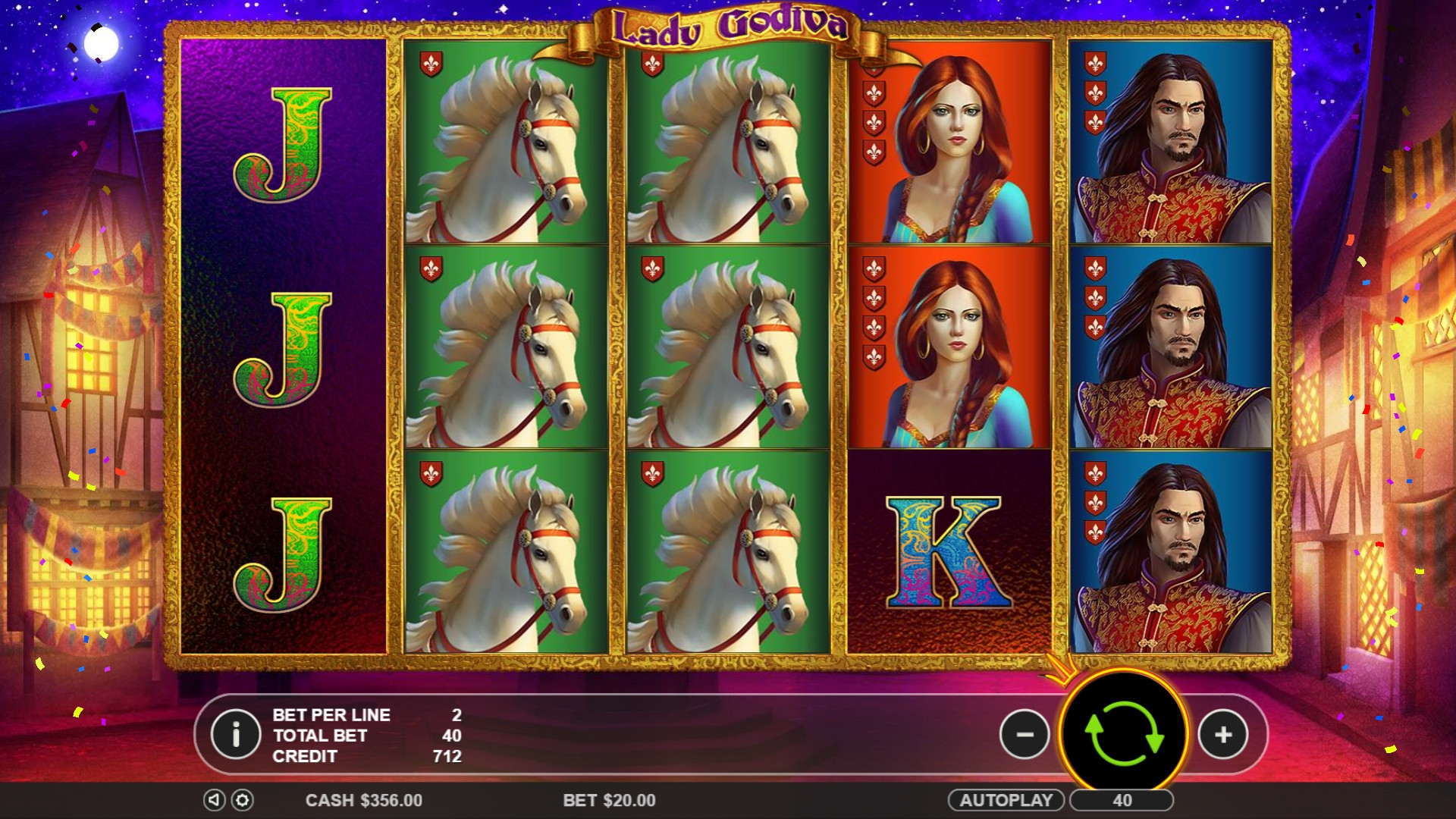
Task: Change the autoplay spin count of 40
Action: click(x=1122, y=800)
